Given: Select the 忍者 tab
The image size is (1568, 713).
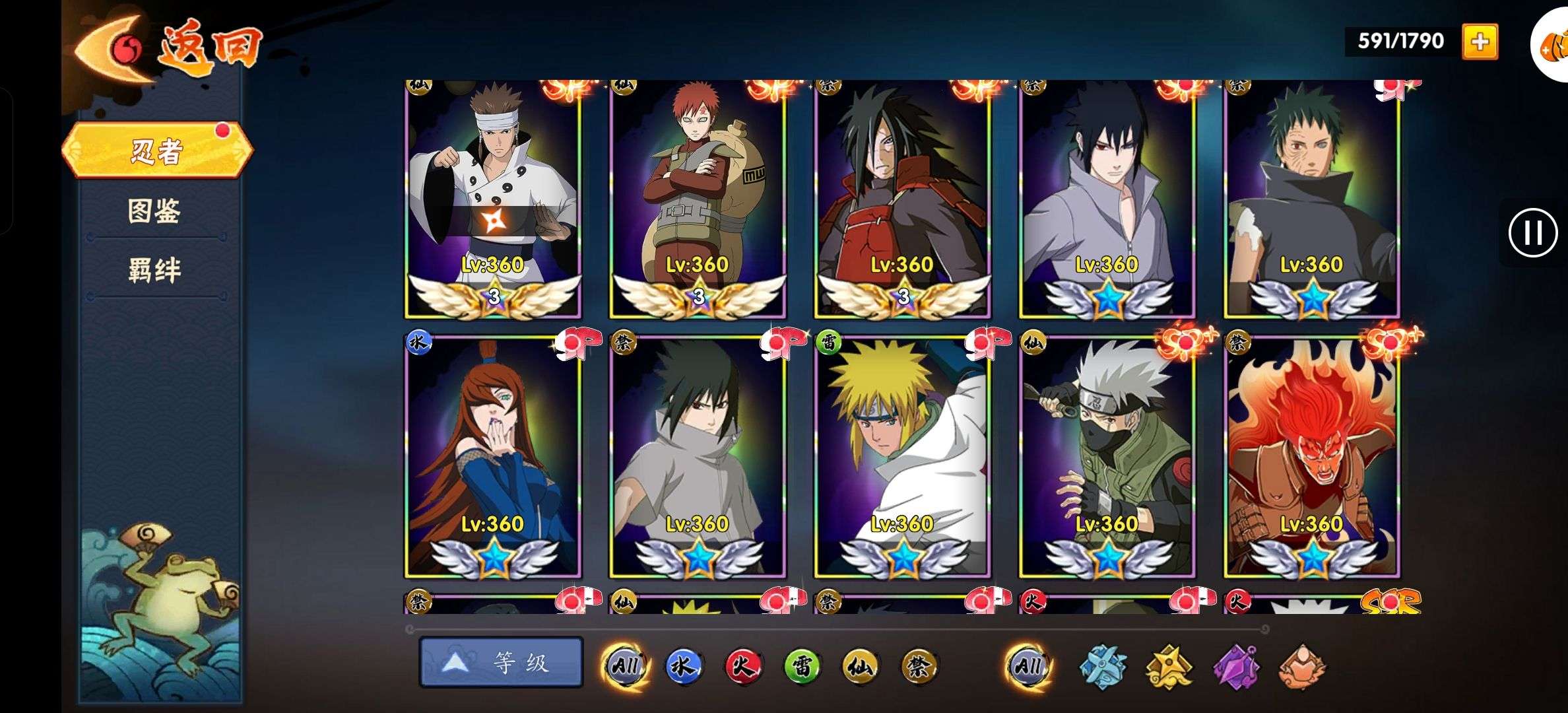Looking at the screenshot, I should 156,151.
